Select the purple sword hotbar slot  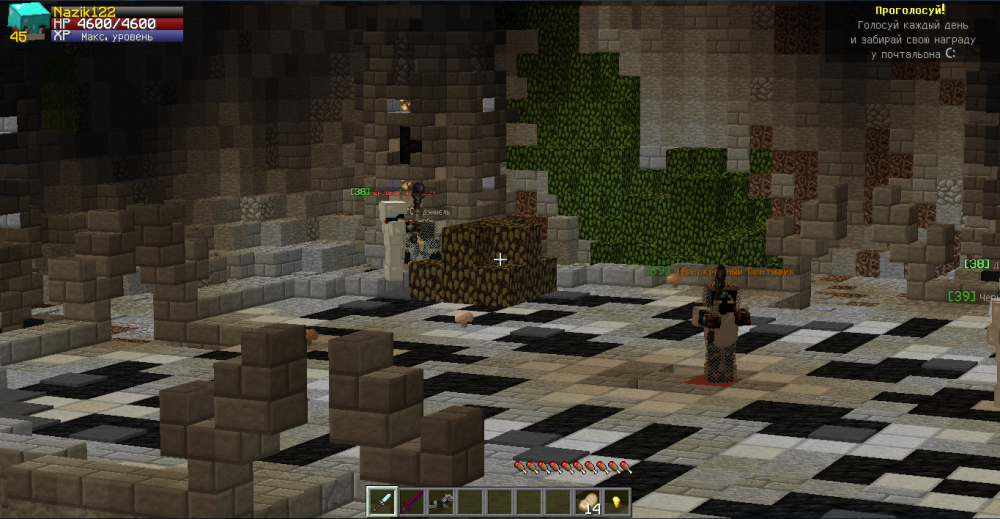click(411, 501)
